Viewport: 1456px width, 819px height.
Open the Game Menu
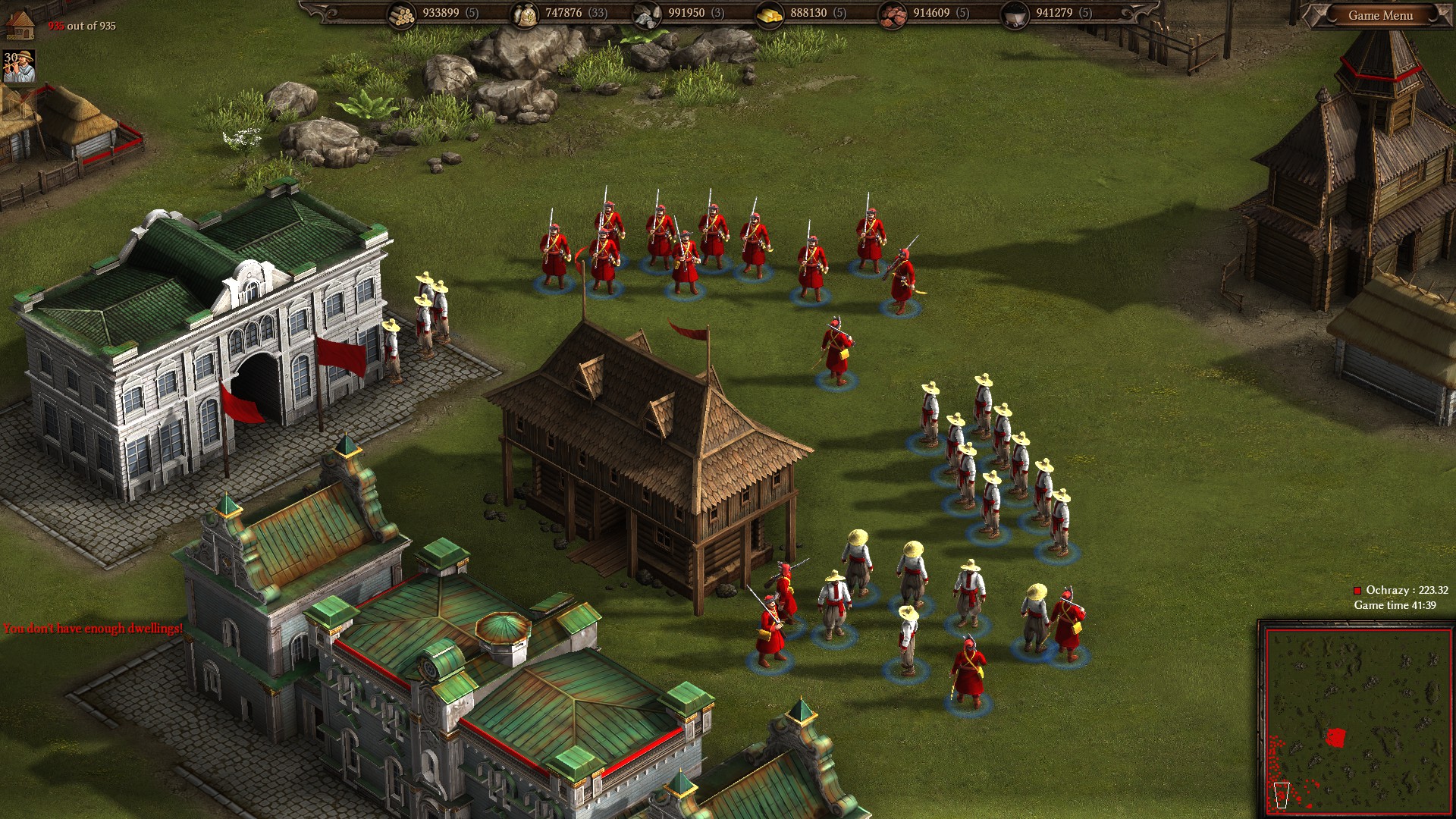(x=1380, y=15)
